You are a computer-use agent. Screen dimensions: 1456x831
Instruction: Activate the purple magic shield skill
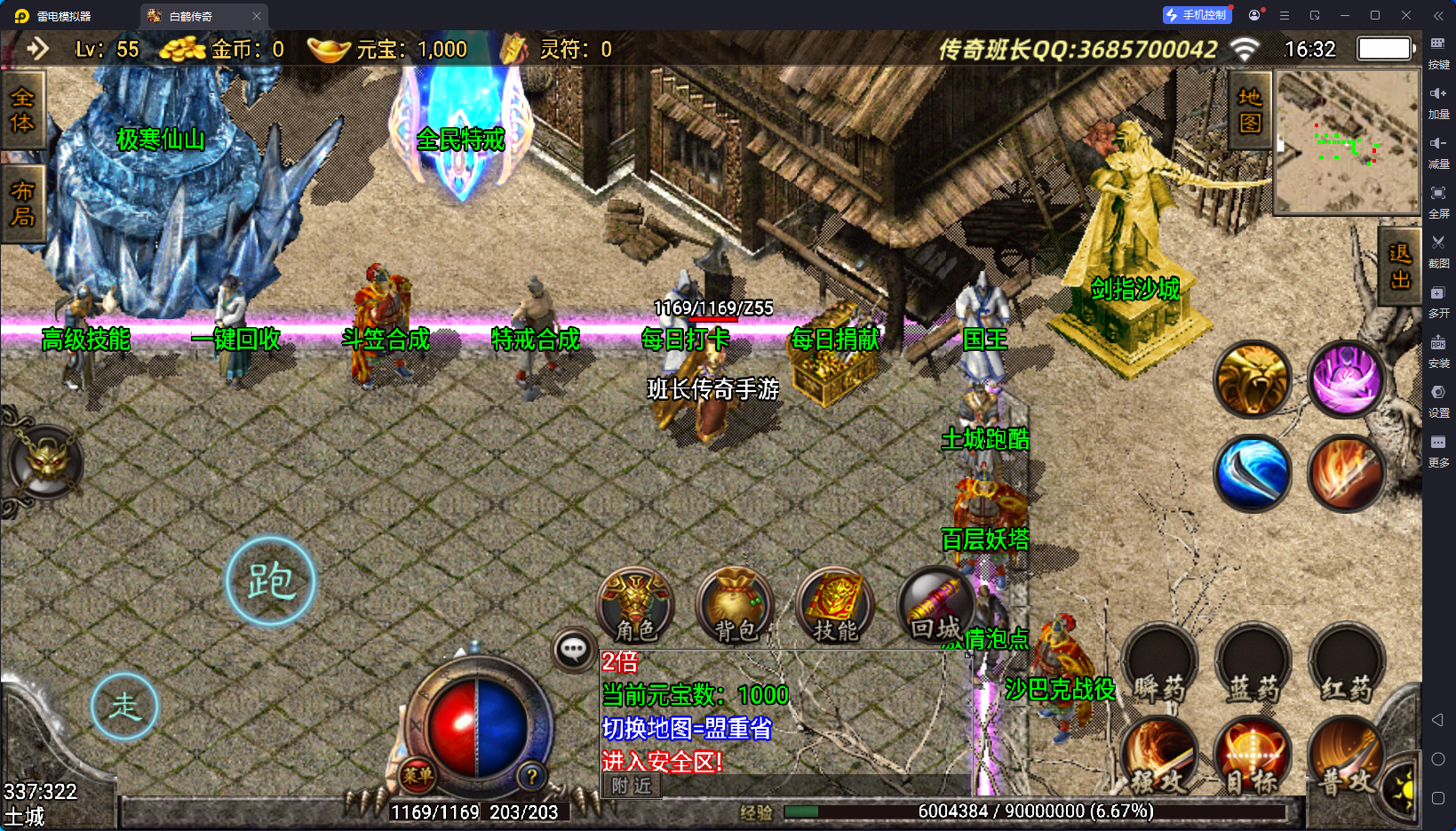click(1347, 380)
